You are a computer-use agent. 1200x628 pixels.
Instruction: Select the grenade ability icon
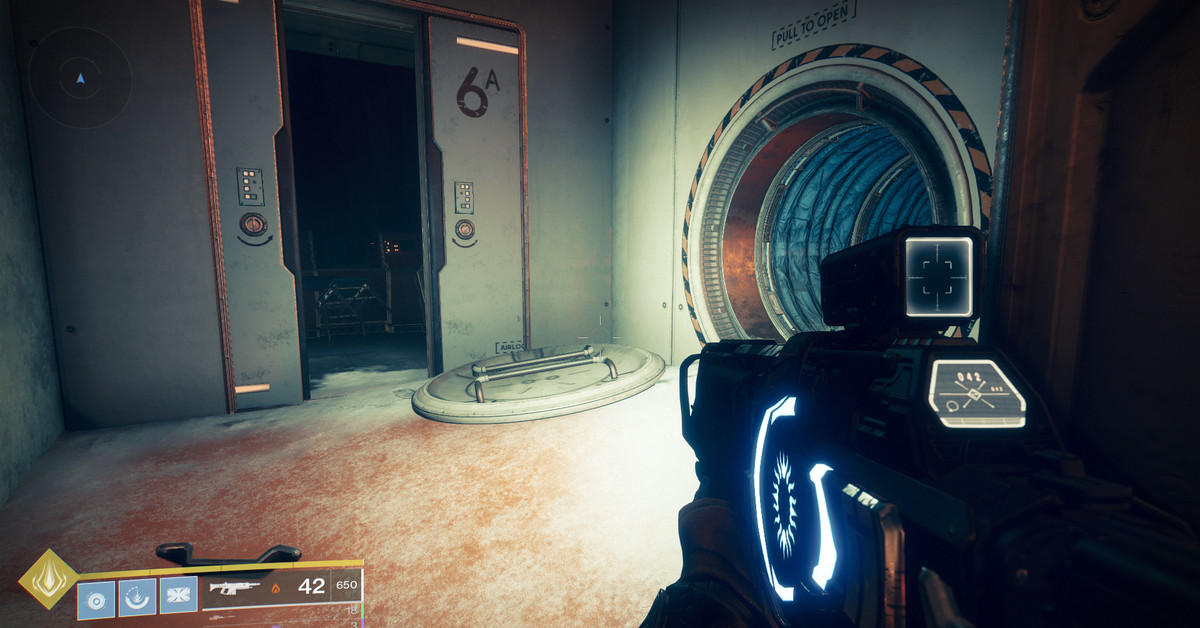tap(96, 598)
